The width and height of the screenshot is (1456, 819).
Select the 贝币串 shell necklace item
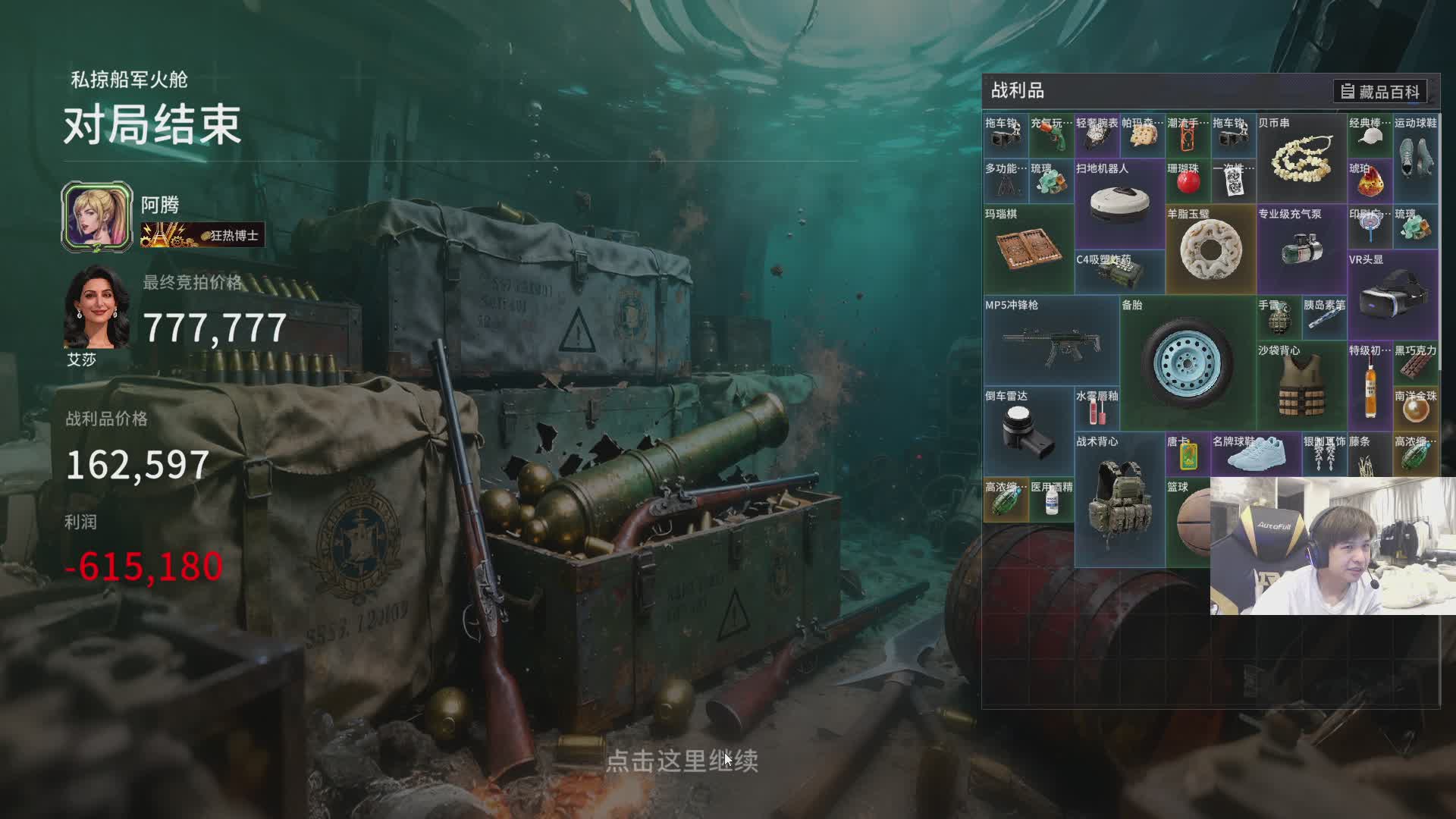click(1301, 158)
